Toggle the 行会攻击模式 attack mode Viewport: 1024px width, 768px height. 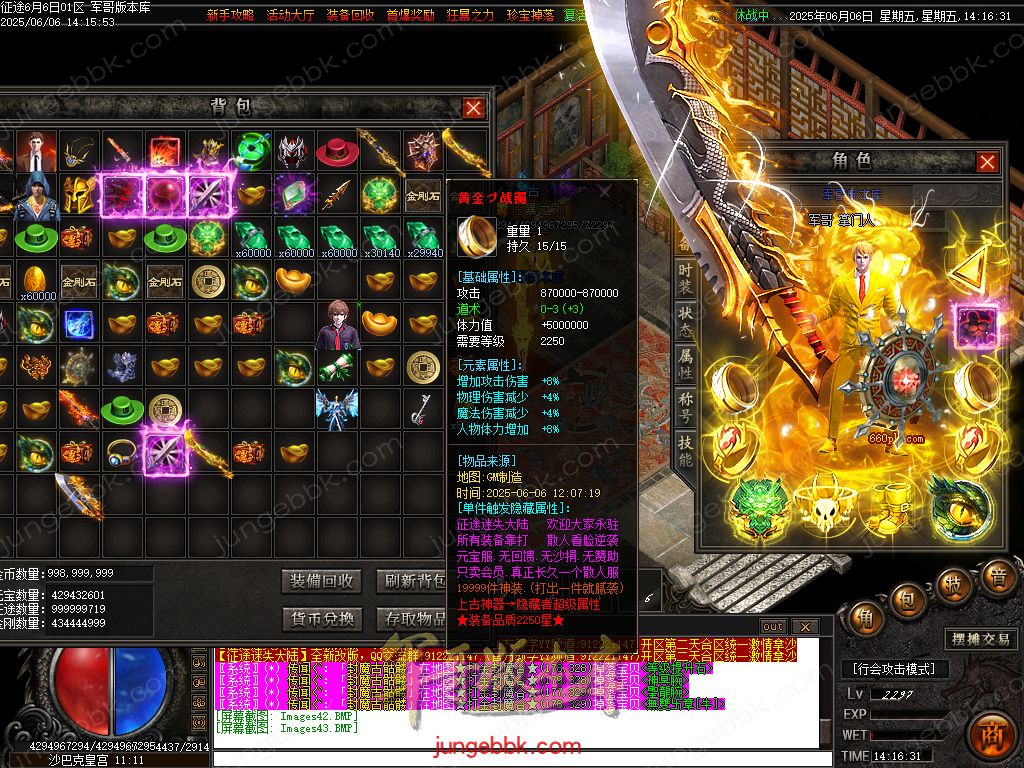pos(894,669)
